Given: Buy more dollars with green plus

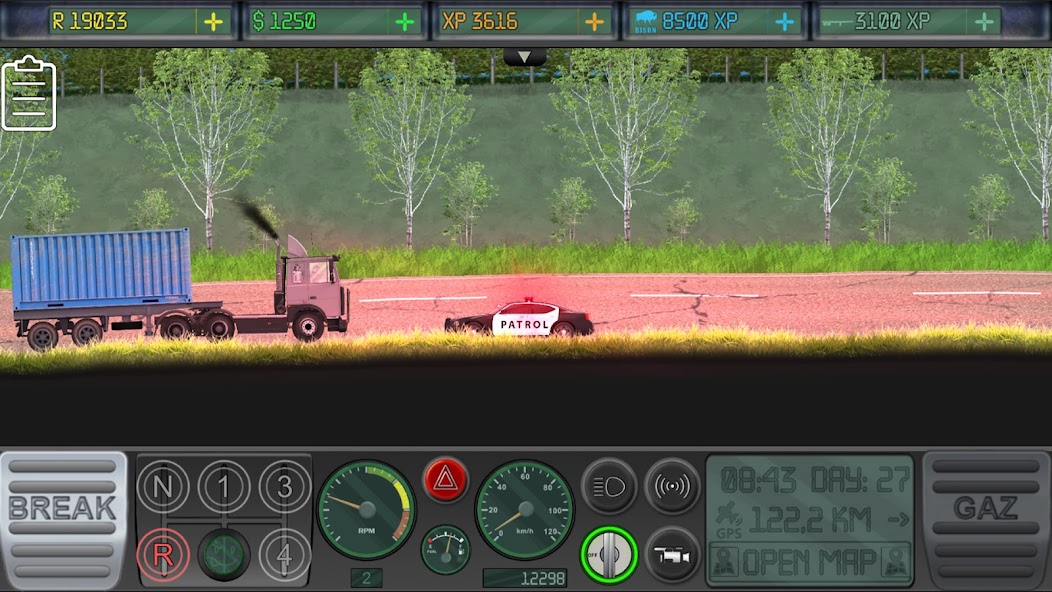Looking at the screenshot, I should point(404,22).
